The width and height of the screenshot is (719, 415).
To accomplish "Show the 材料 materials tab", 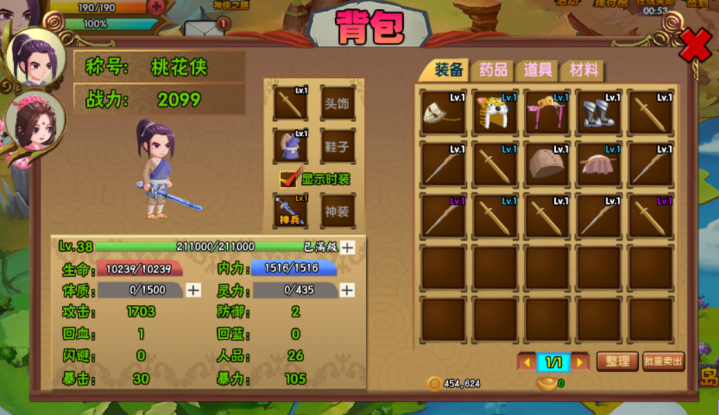I will (x=584, y=70).
